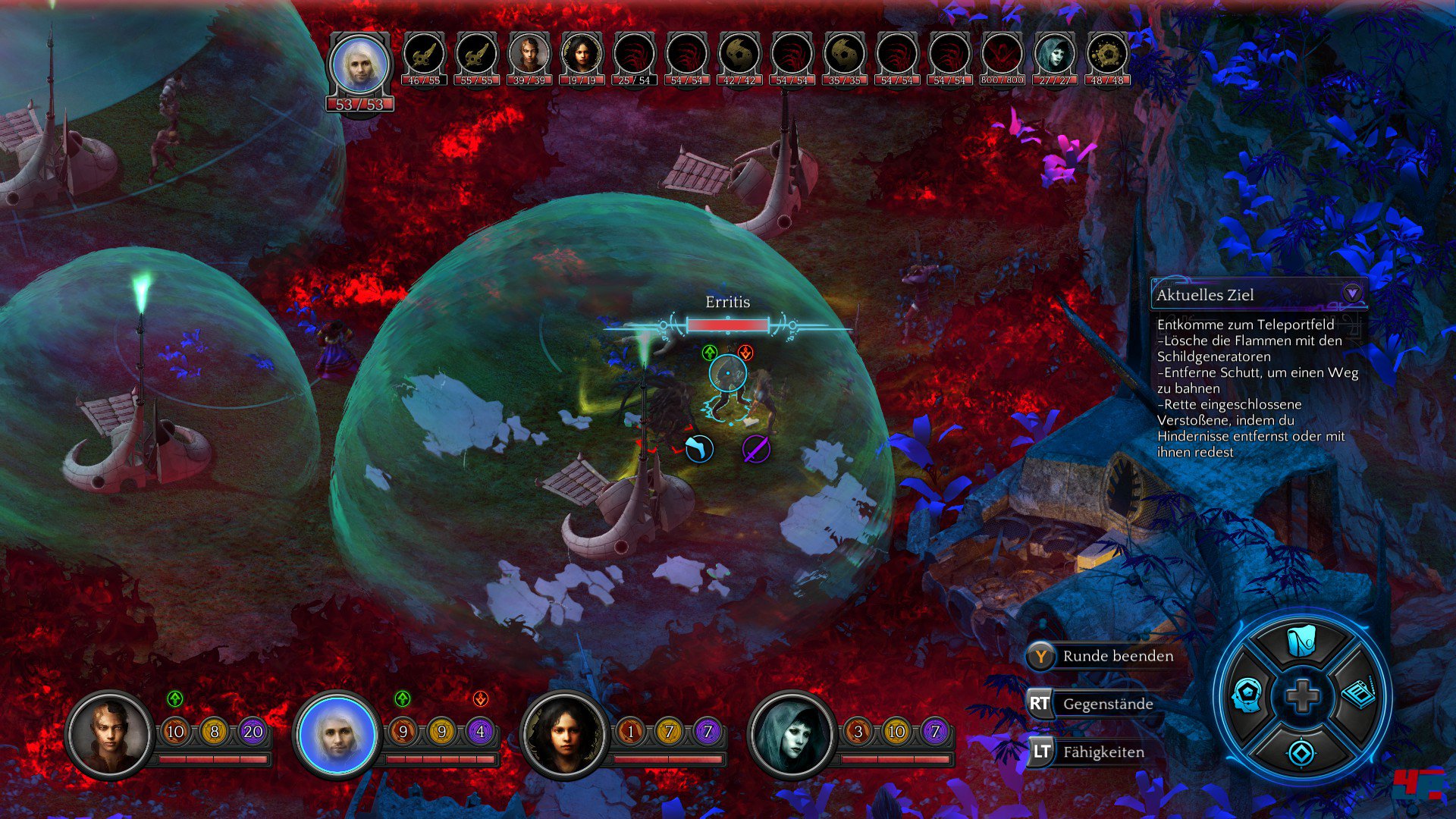Select the turn-order enemy with 46 / 55 health
Viewport: 1456px width, 819px height.
(424, 56)
